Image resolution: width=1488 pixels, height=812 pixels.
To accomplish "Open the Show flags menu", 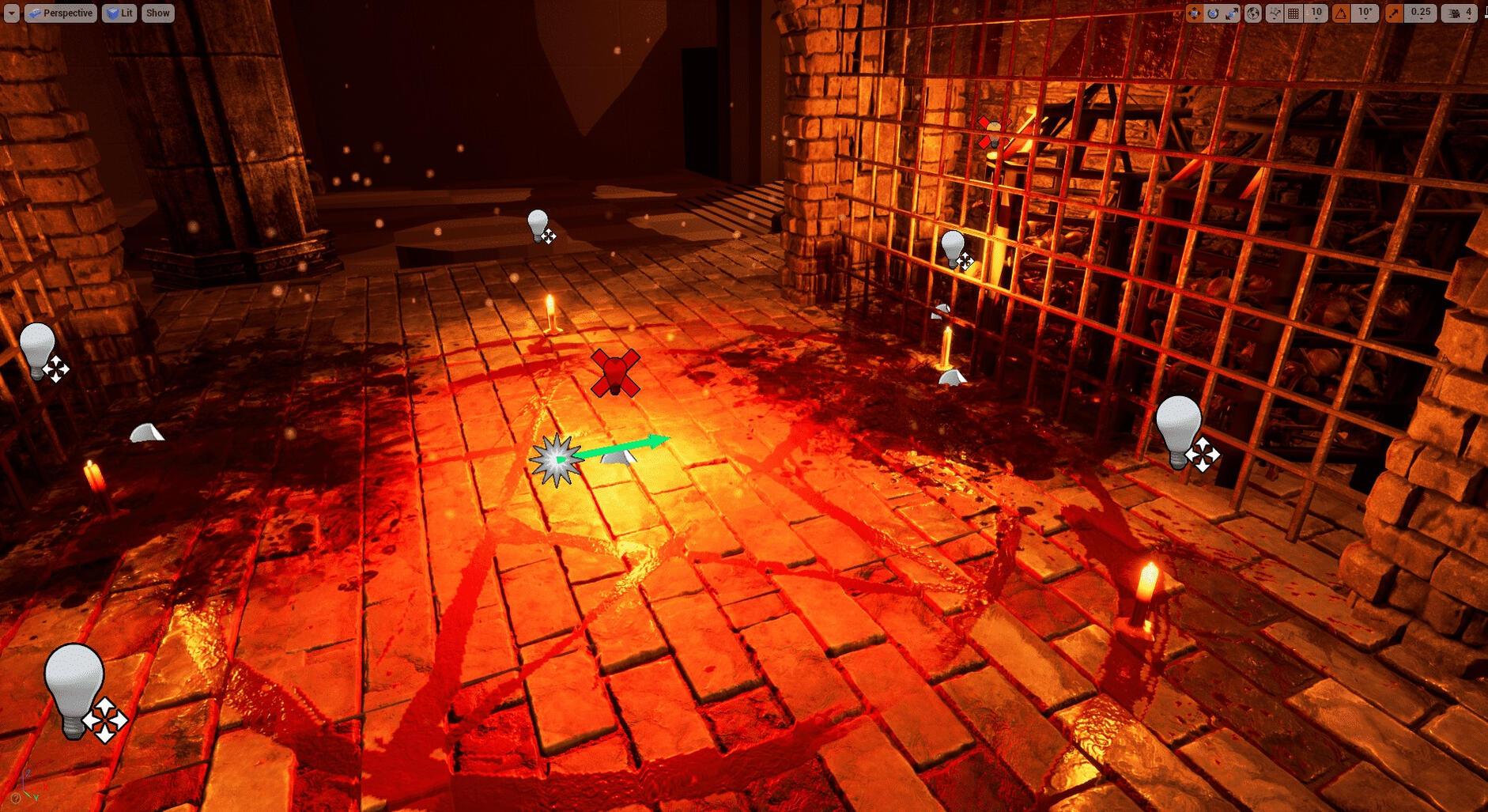I will 157,13.
